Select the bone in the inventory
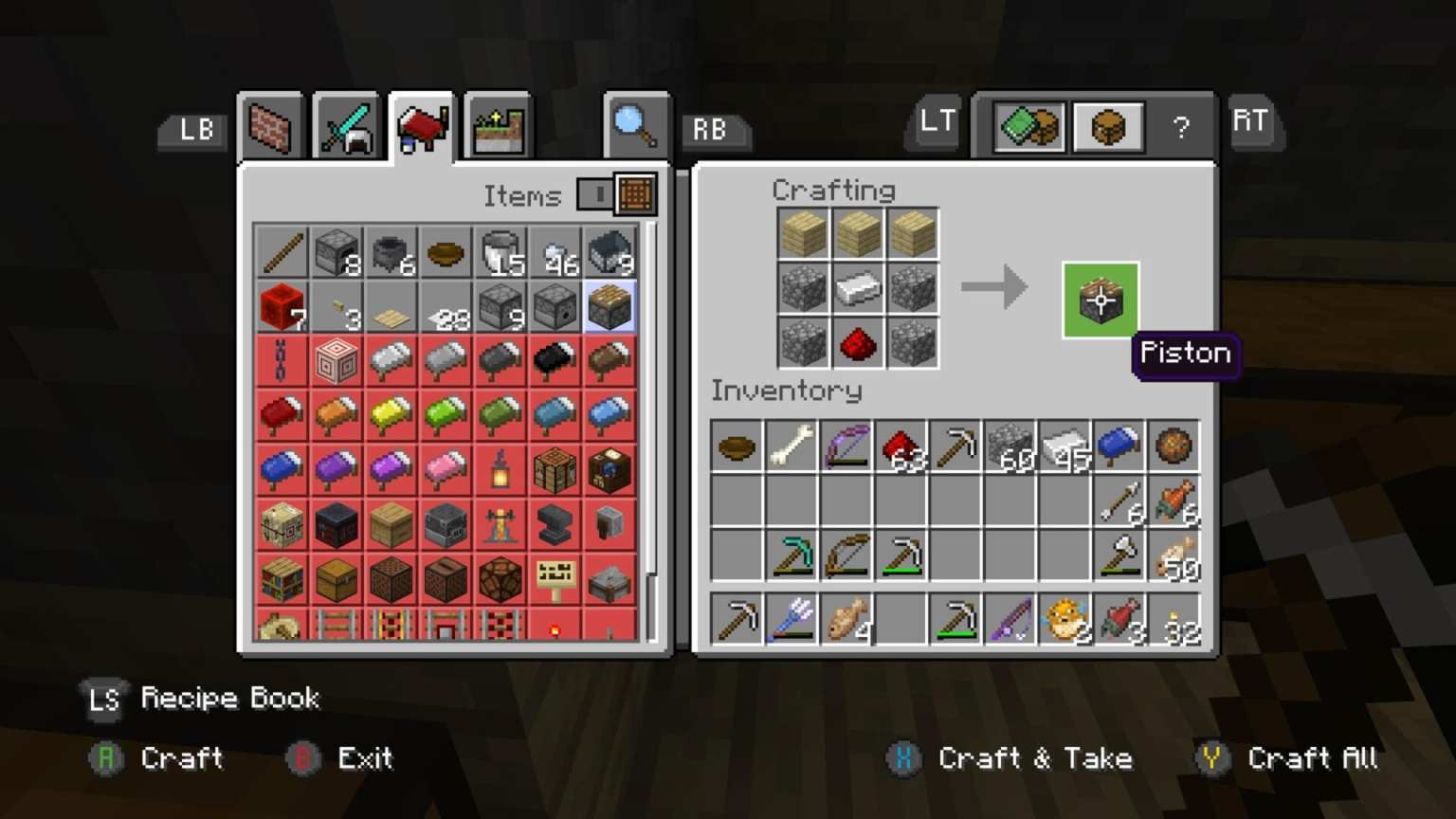 pyautogui.click(x=791, y=446)
